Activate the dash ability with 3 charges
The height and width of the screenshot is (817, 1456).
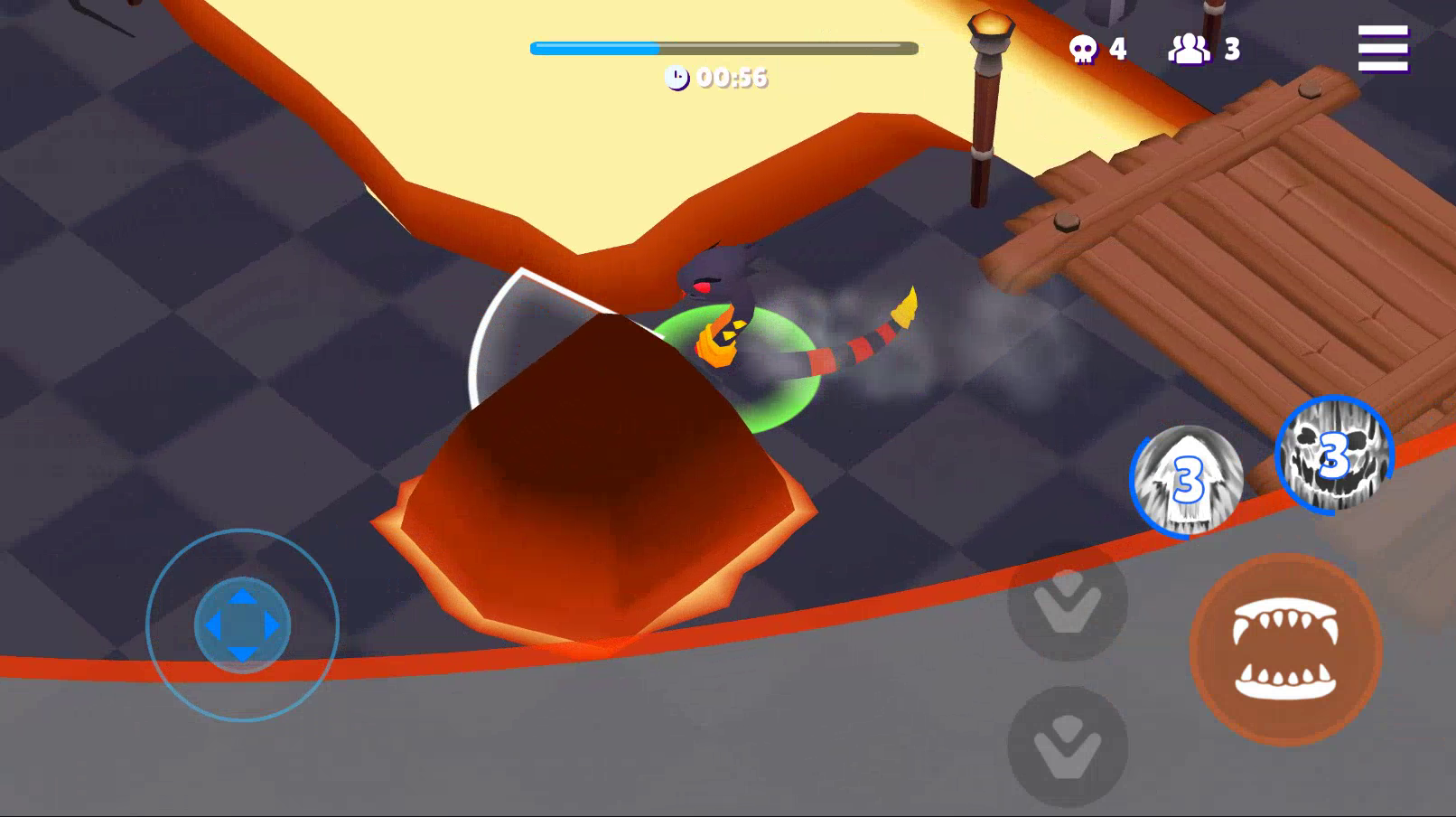coord(1189,479)
